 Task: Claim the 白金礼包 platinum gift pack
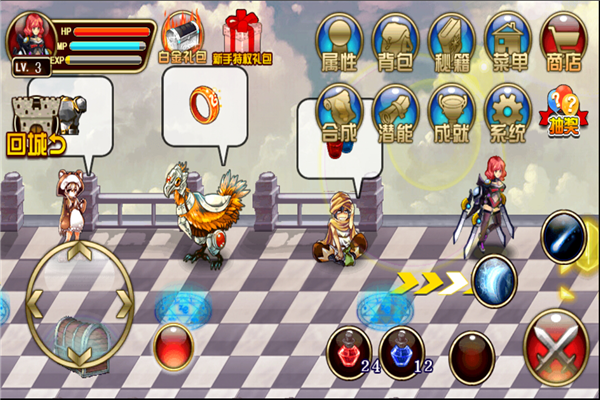point(183,37)
